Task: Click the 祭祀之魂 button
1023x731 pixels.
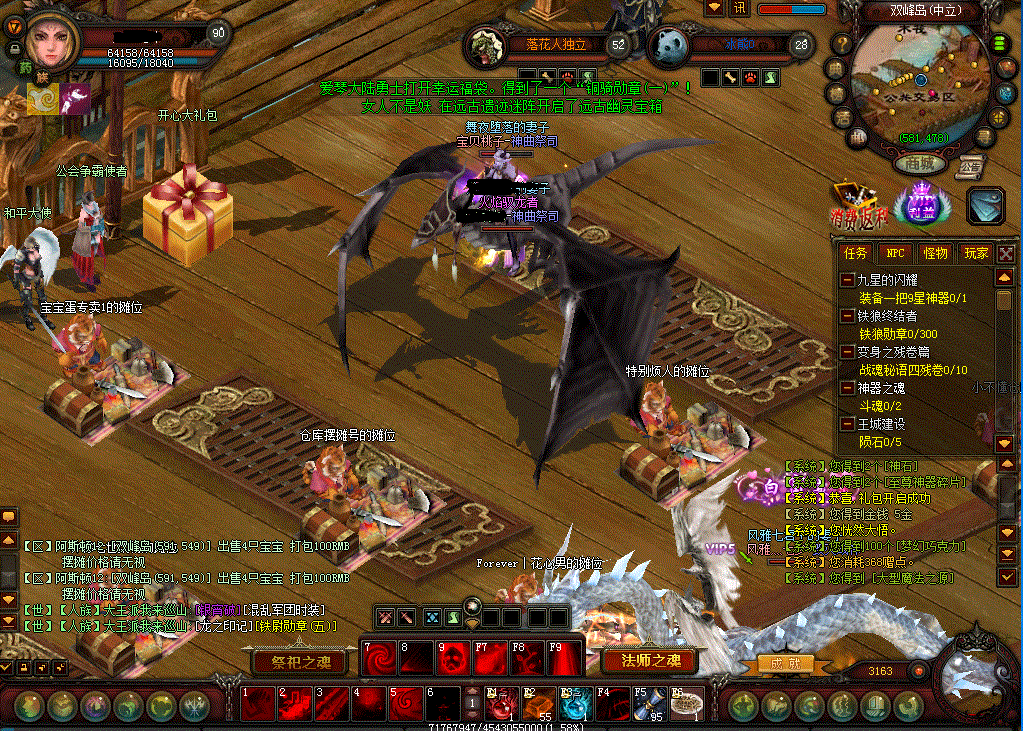Action: coord(300,661)
